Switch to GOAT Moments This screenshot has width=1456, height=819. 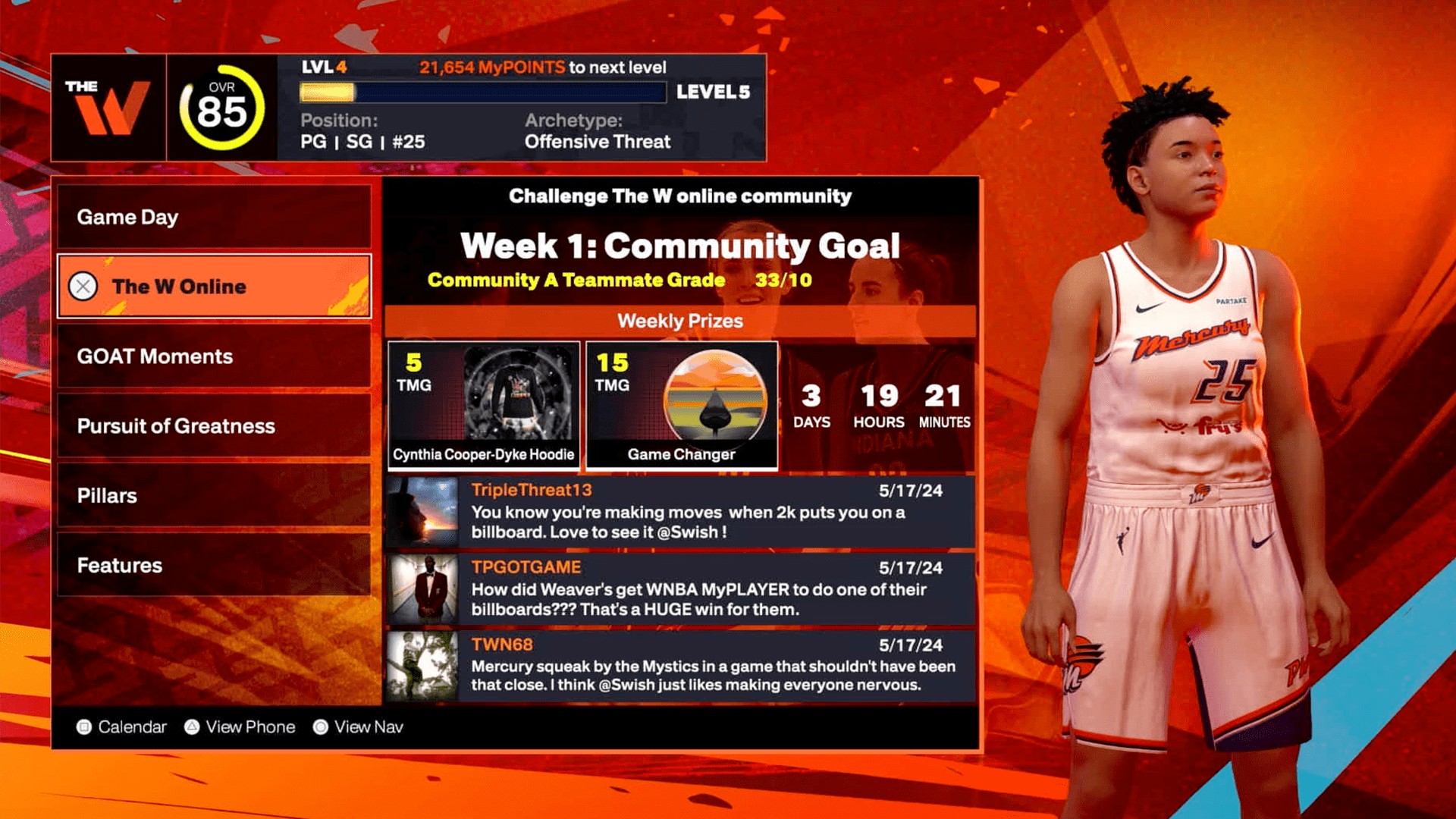tap(214, 356)
